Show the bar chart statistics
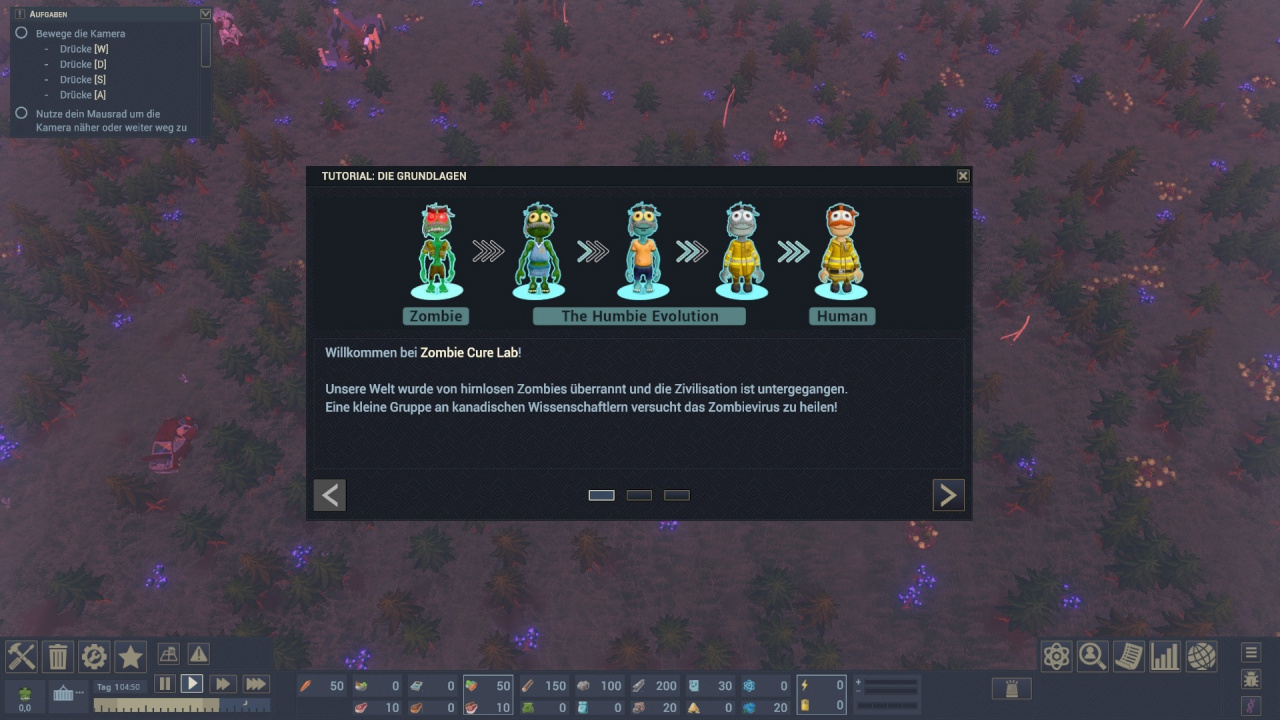 tap(1165, 656)
